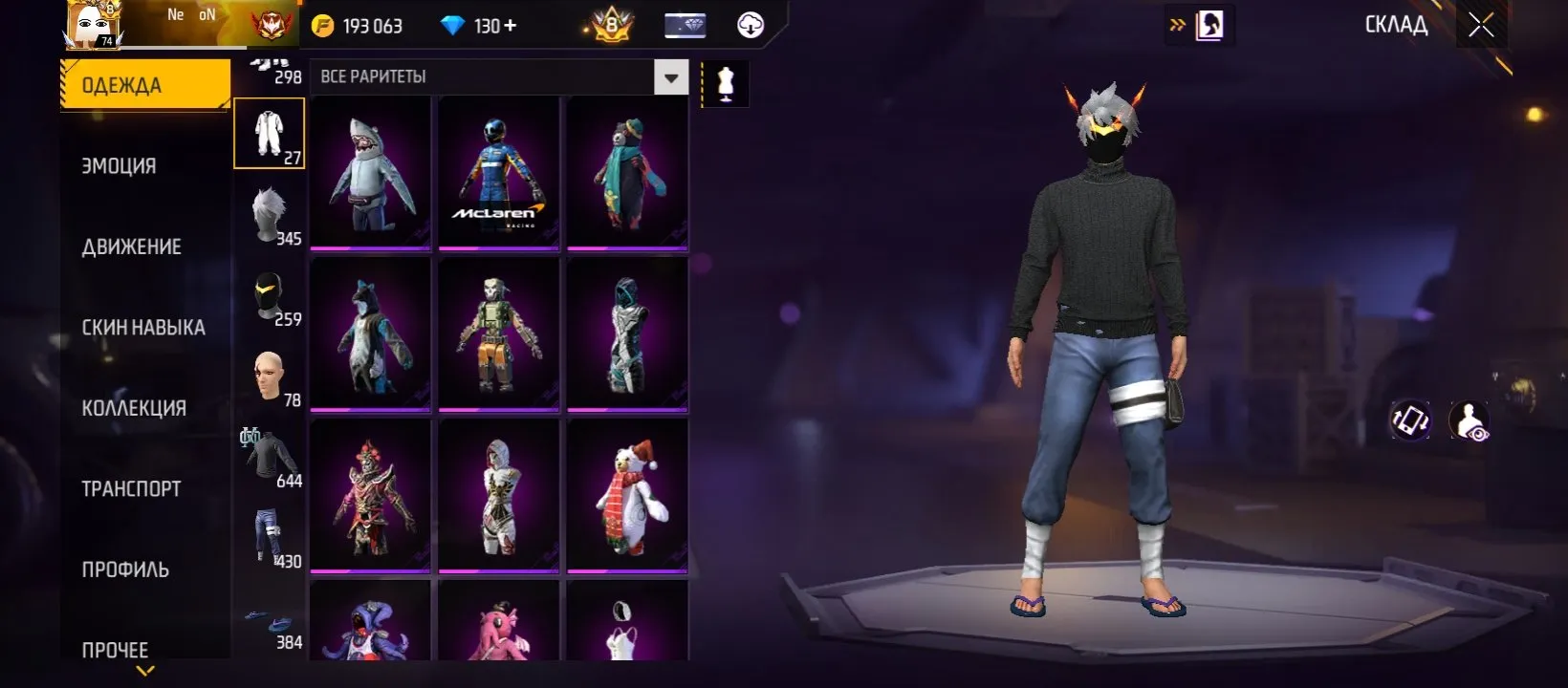Screen dimensions: 1568x688
Task: Toggle character preview with the eye icon
Action: point(1471,418)
